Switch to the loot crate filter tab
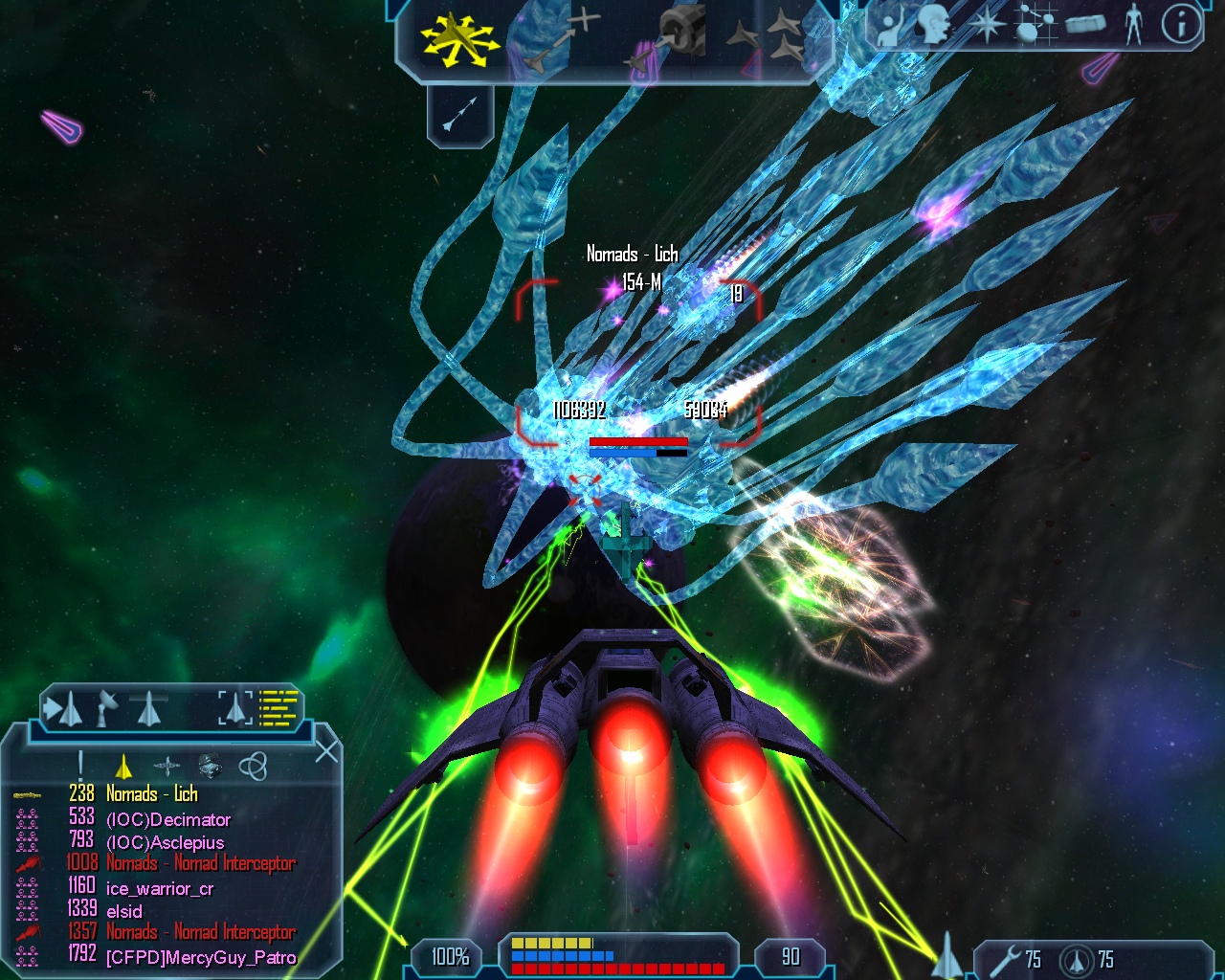Viewport: 1225px width, 980px height. tap(210, 765)
